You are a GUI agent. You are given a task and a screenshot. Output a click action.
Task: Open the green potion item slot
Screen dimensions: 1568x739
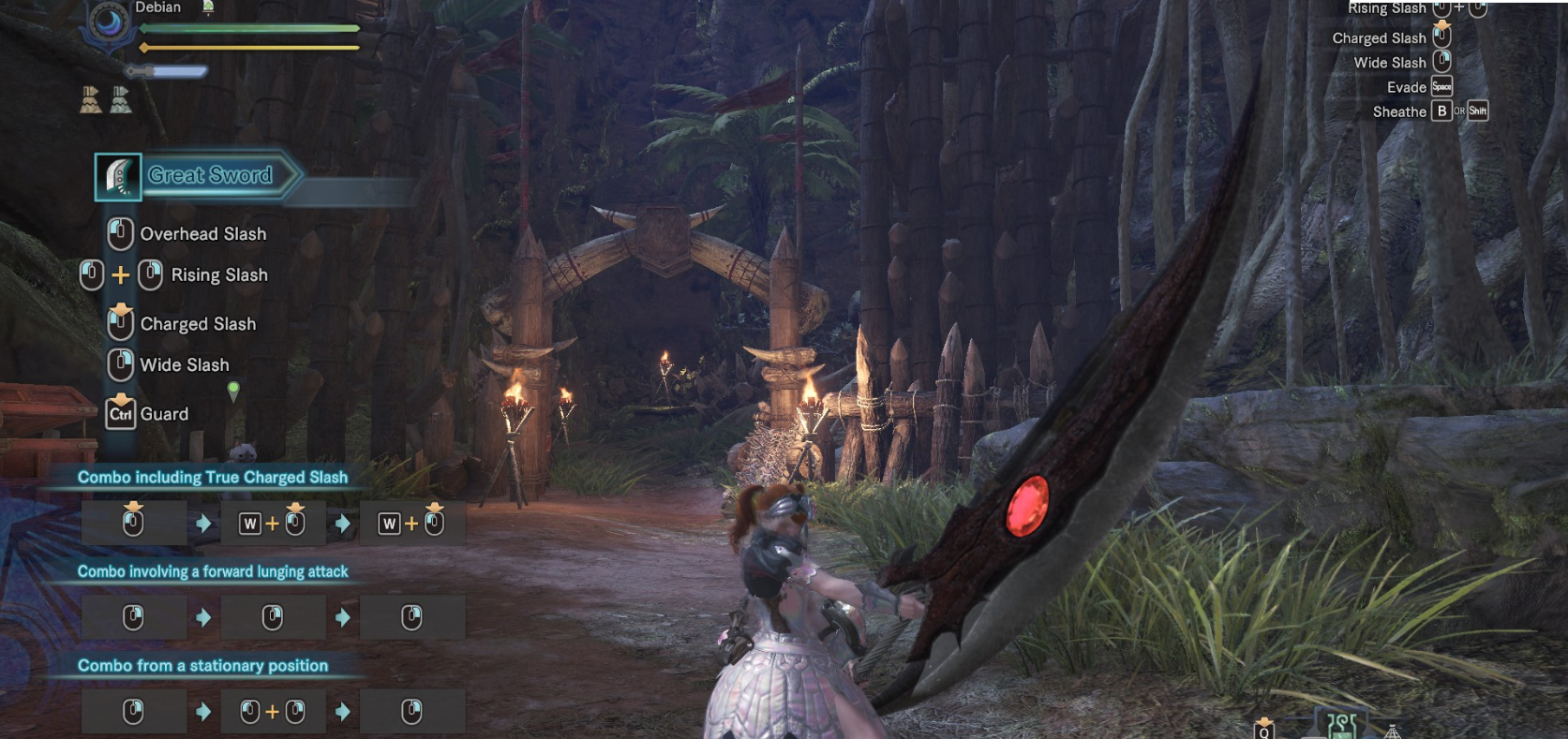click(x=1342, y=725)
